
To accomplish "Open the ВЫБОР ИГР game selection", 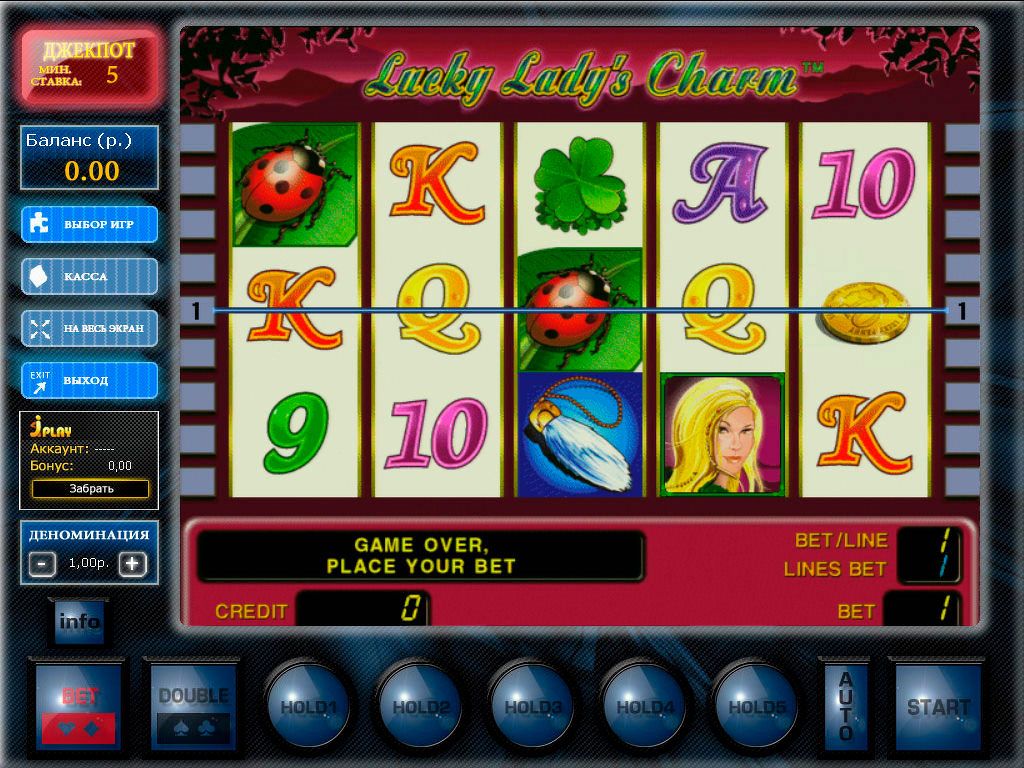I will coord(90,224).
